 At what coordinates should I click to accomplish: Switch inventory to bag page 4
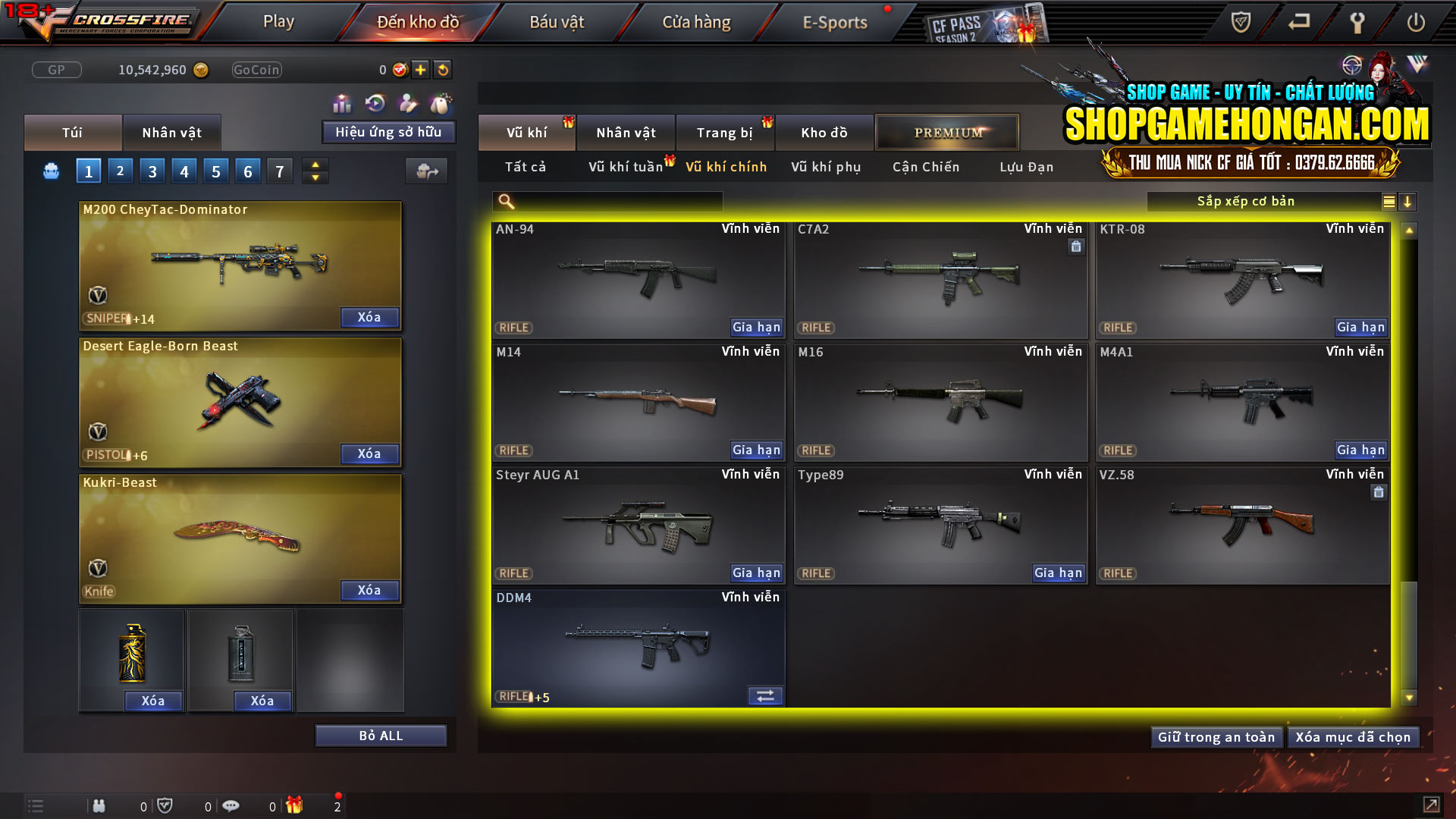pos(184,171)
